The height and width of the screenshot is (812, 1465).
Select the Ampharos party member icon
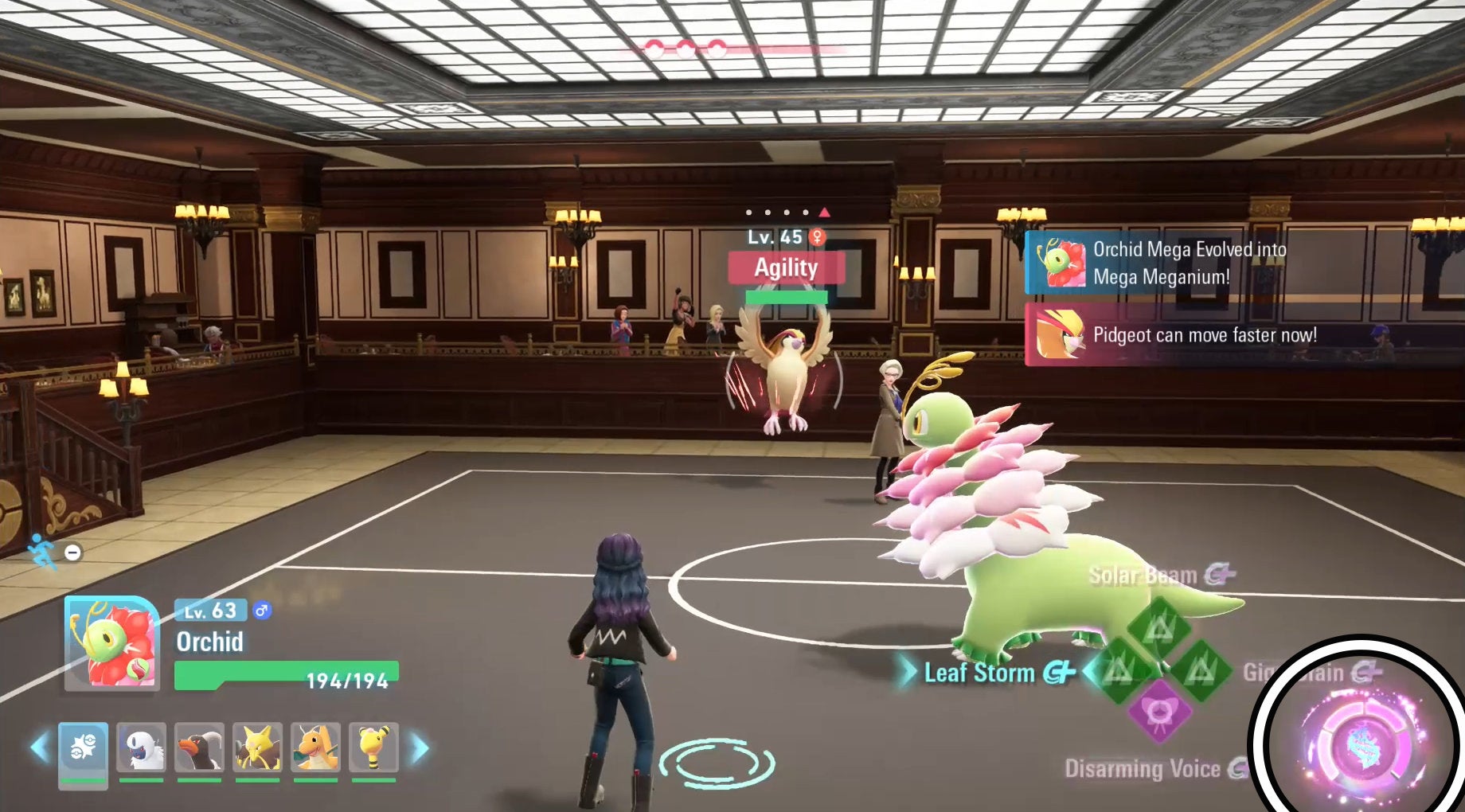coord(374,748)
